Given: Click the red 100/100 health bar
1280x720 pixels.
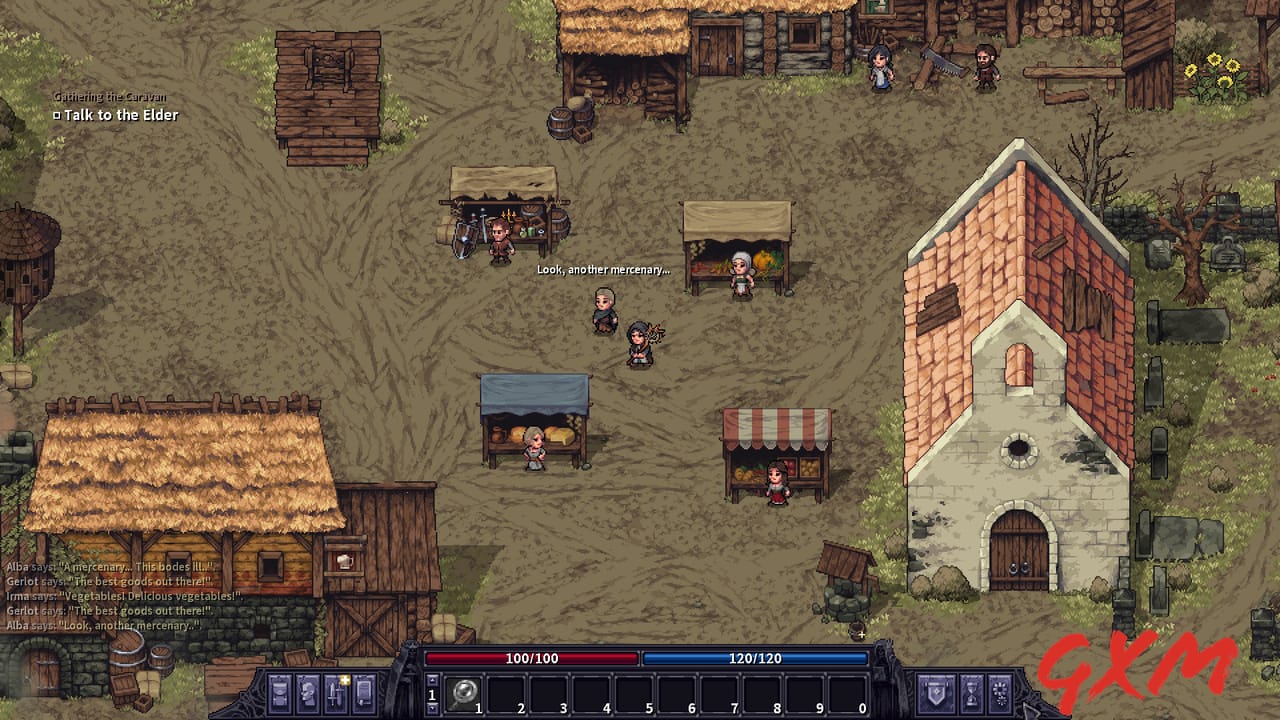Looking at the screenshot, I should tap(530, 659).
